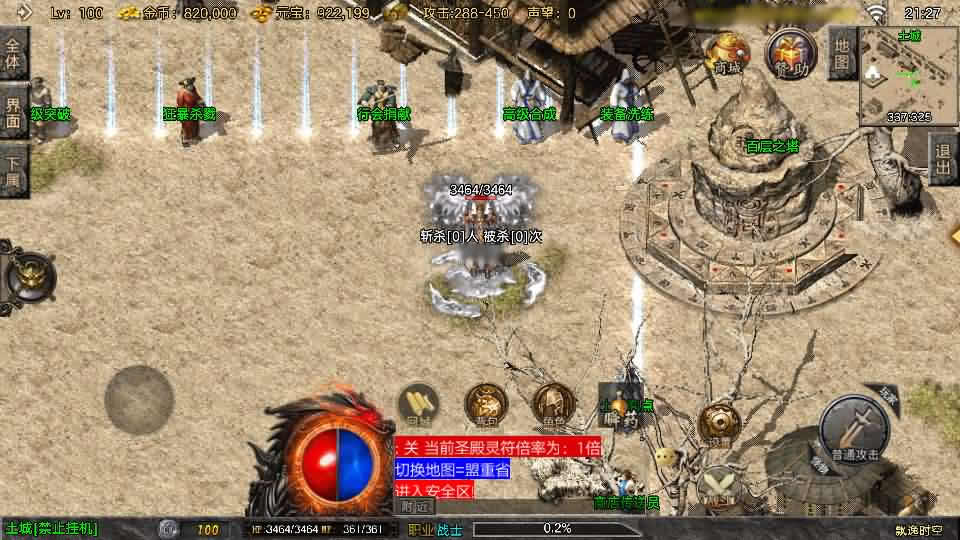Open the 设置 settings gear icon
The width and height of the screenshot is (960, 540).
pos(719,424)
